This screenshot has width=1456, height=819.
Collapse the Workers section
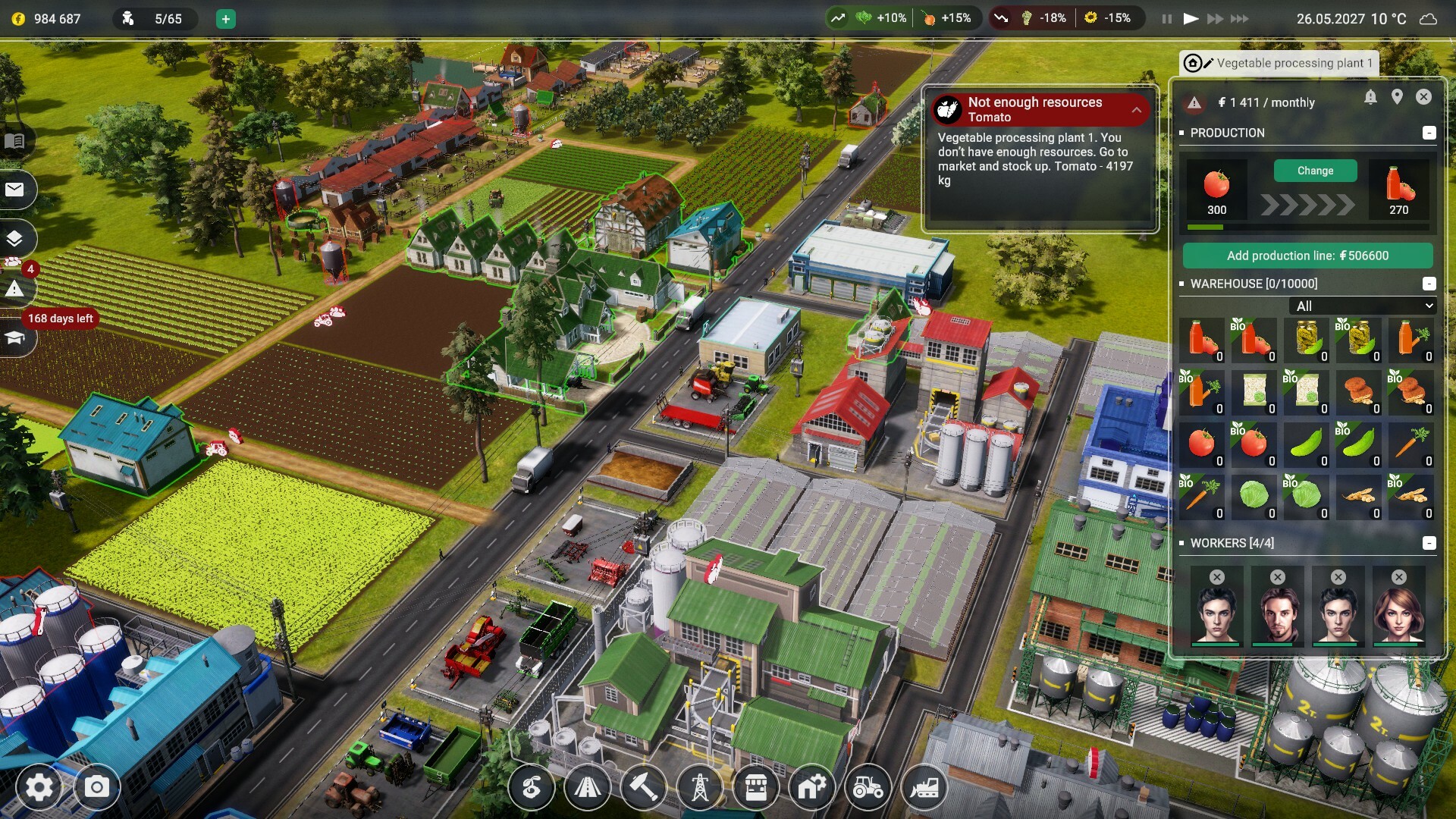(x=1429, y=543)
